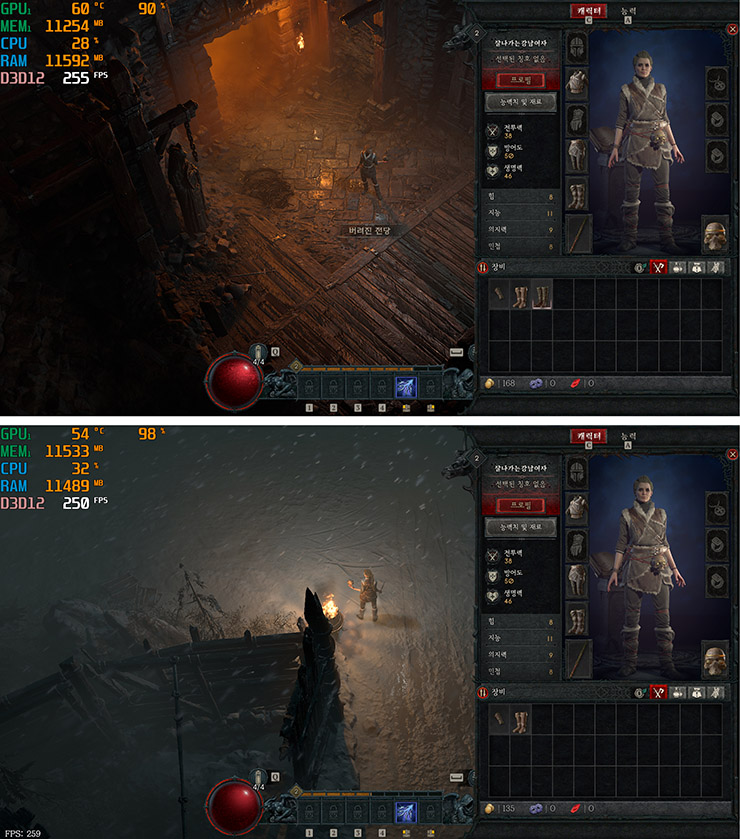Image resolution: width=740 pixels, height=839 pixels.
Task: Choose the boots item in the snowy screenshot's inventory
Action: pos(520,719)
